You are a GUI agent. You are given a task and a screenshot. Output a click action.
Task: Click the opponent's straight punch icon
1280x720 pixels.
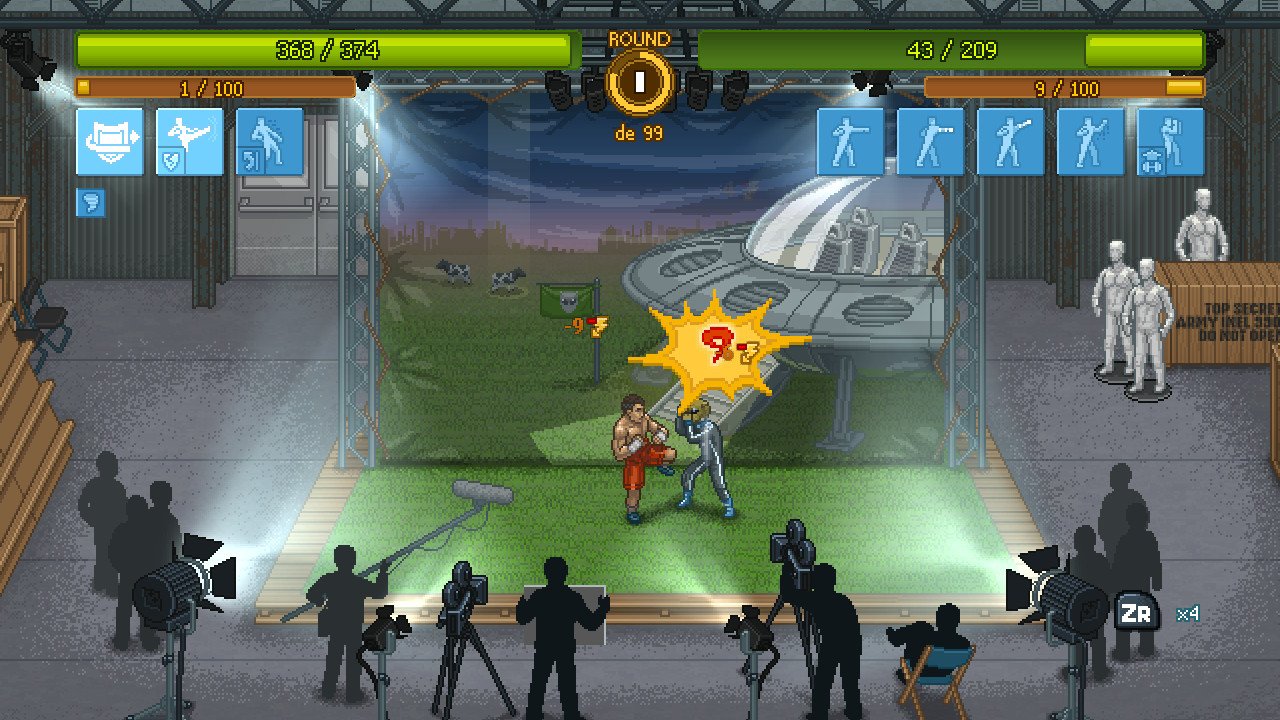pos(931,142)
